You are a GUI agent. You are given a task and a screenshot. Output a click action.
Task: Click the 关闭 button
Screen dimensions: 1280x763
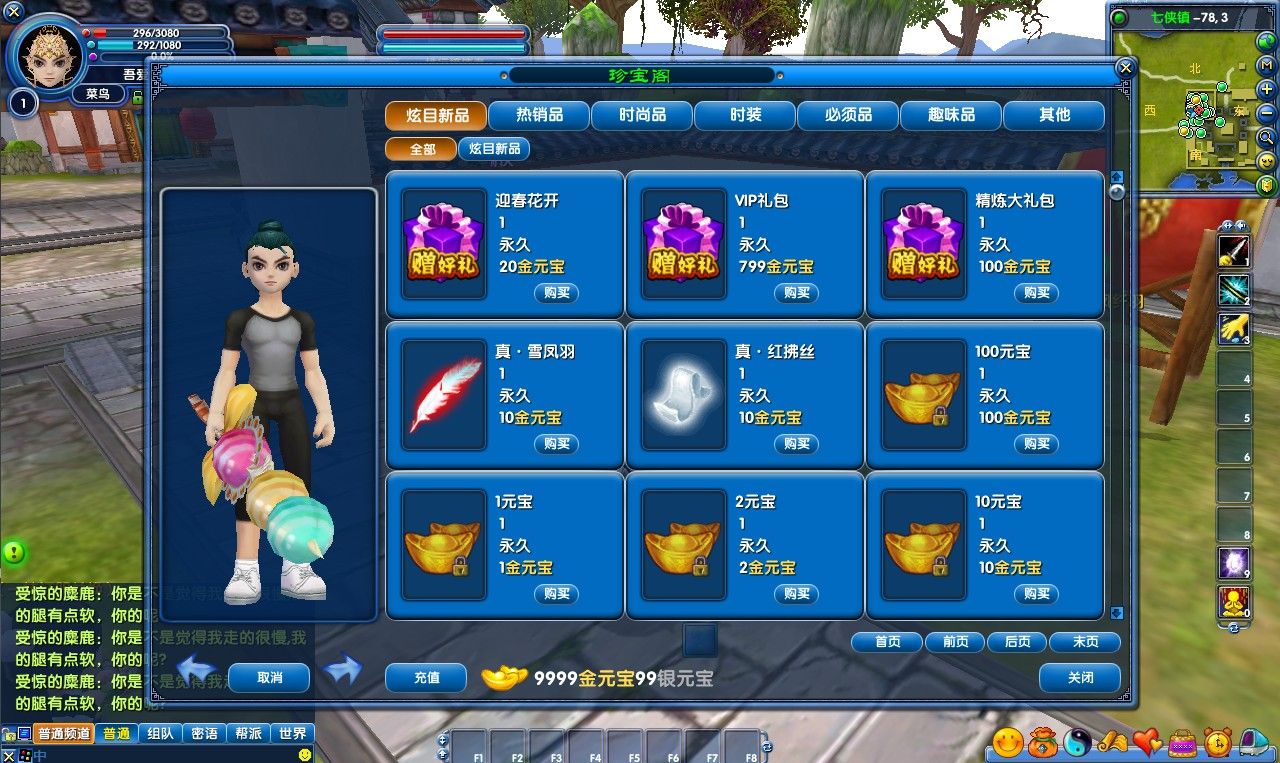click(x=1079, y=678)
